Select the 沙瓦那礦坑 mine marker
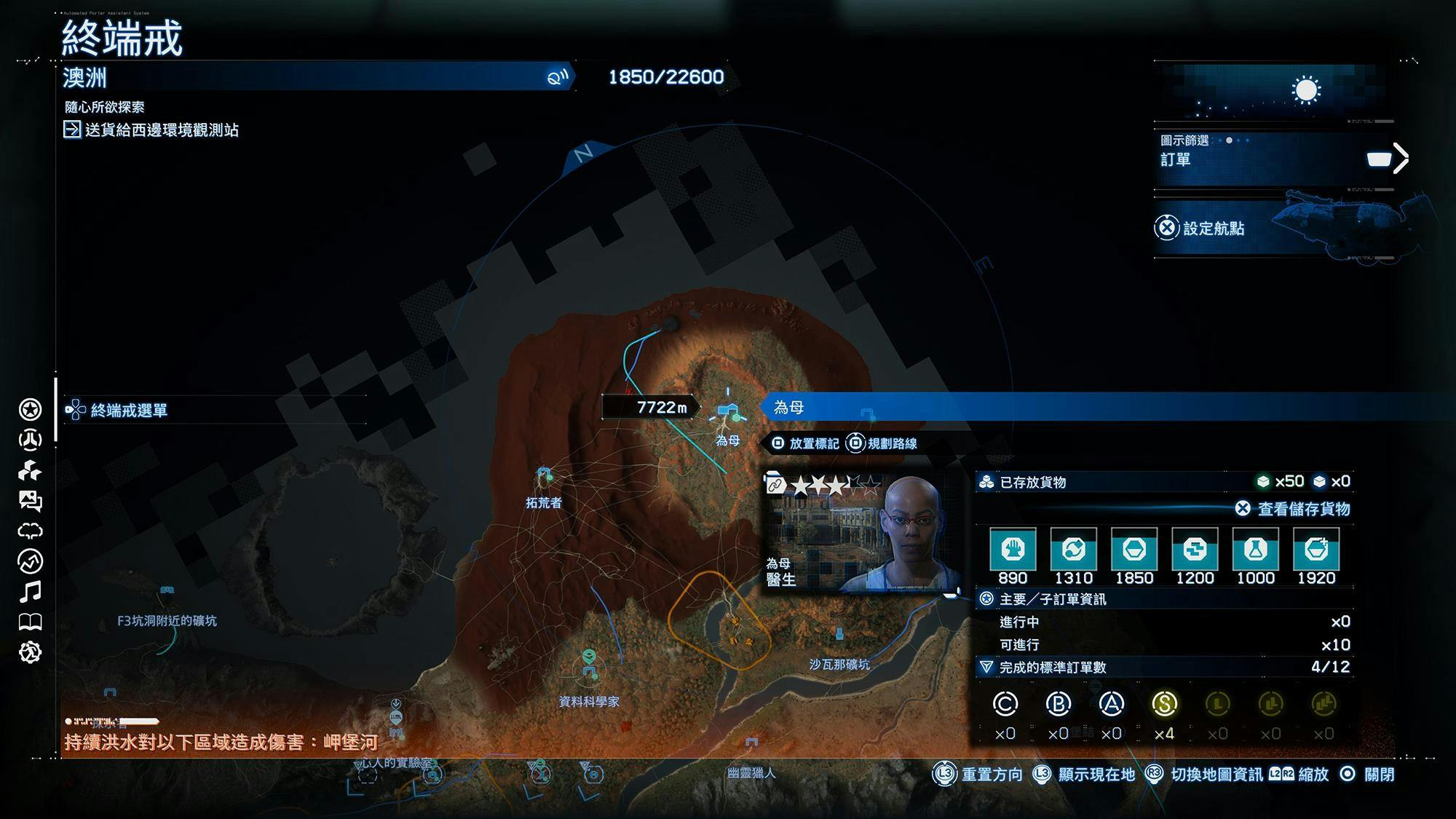 pyautogui.click(x=839, y=635)
